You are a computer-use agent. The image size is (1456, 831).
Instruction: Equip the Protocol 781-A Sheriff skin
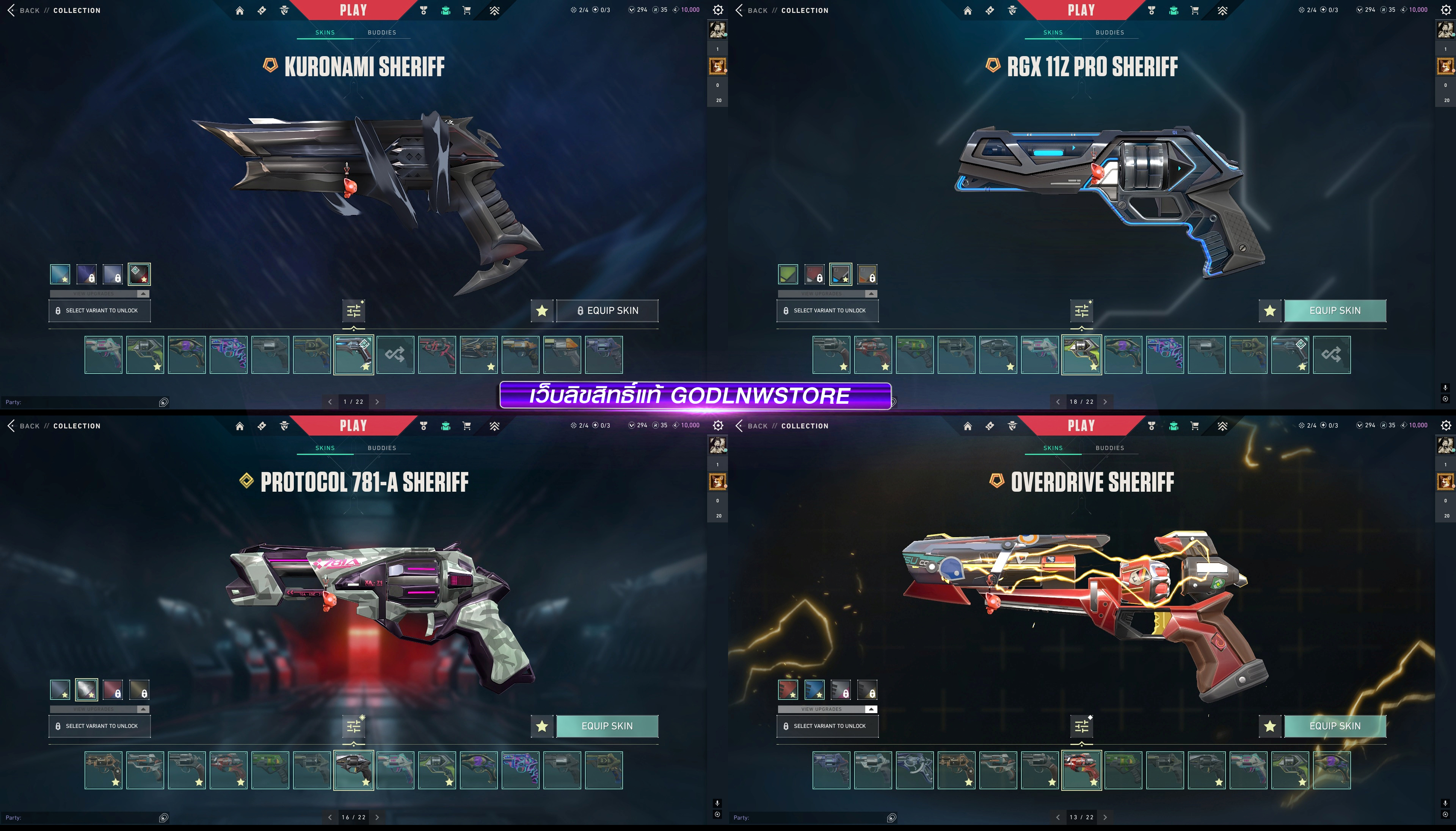pyautogui.click(x=607, y=726)
